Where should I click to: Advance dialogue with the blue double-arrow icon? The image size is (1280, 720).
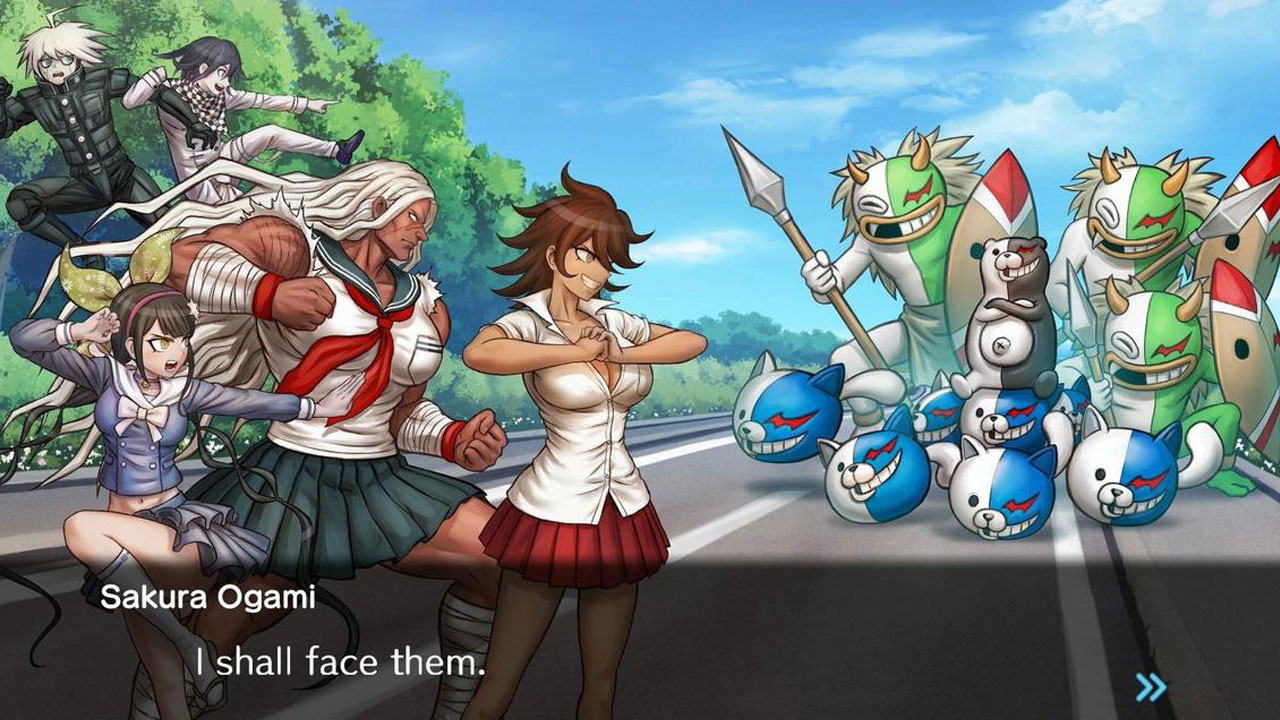click(x=1151, y=686)
